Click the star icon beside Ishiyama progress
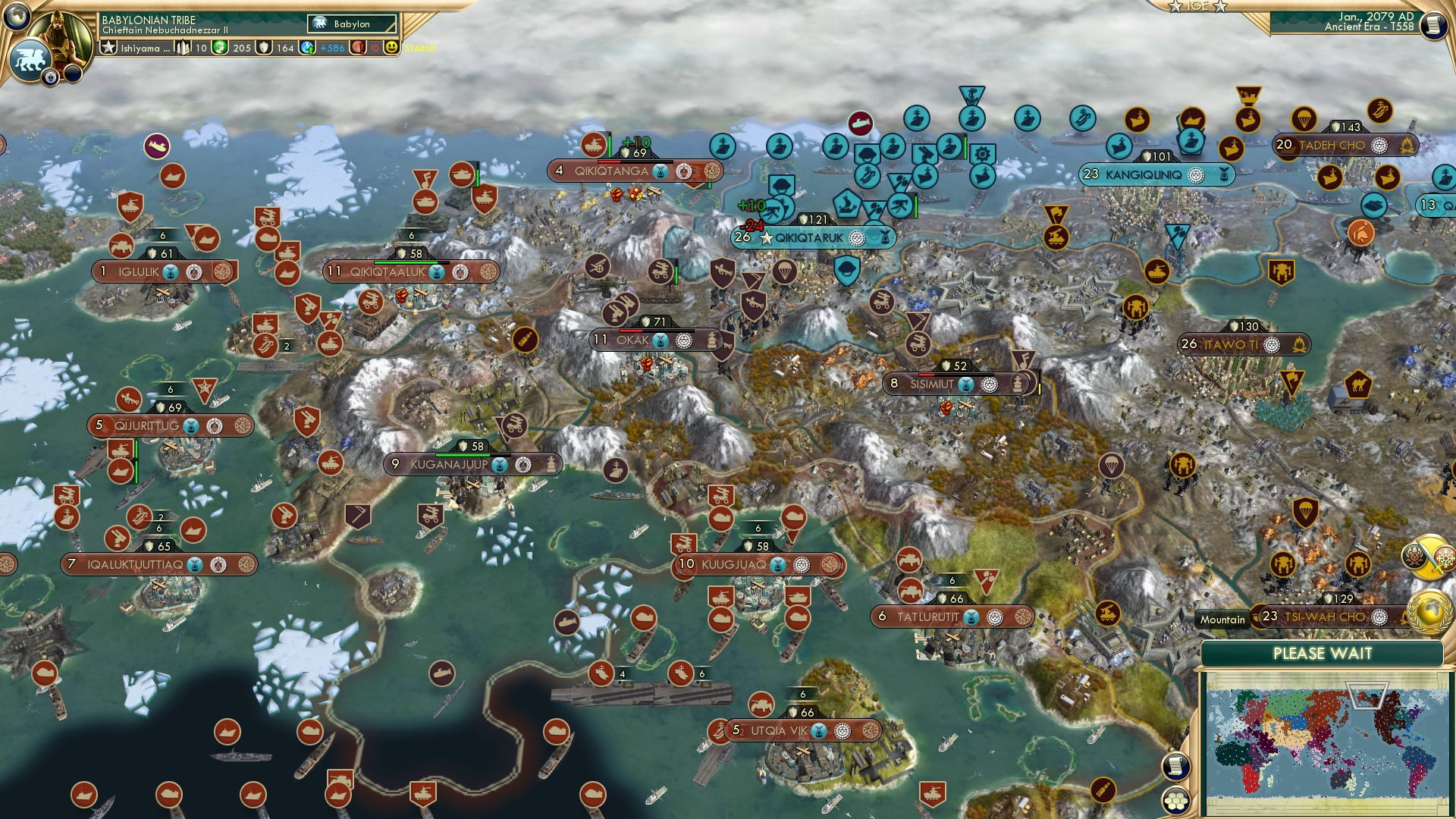Viewport: 1456px width, 819px height. 108,46
